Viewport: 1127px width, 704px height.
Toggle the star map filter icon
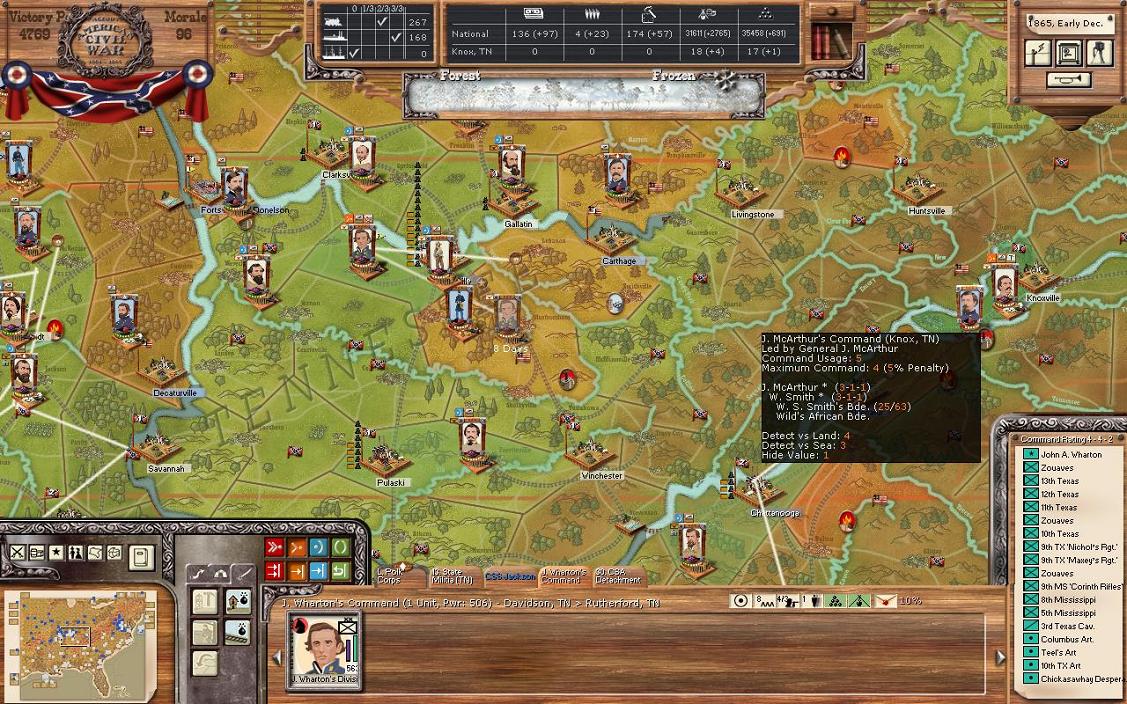pyautogui.click(x=57, y=552)
